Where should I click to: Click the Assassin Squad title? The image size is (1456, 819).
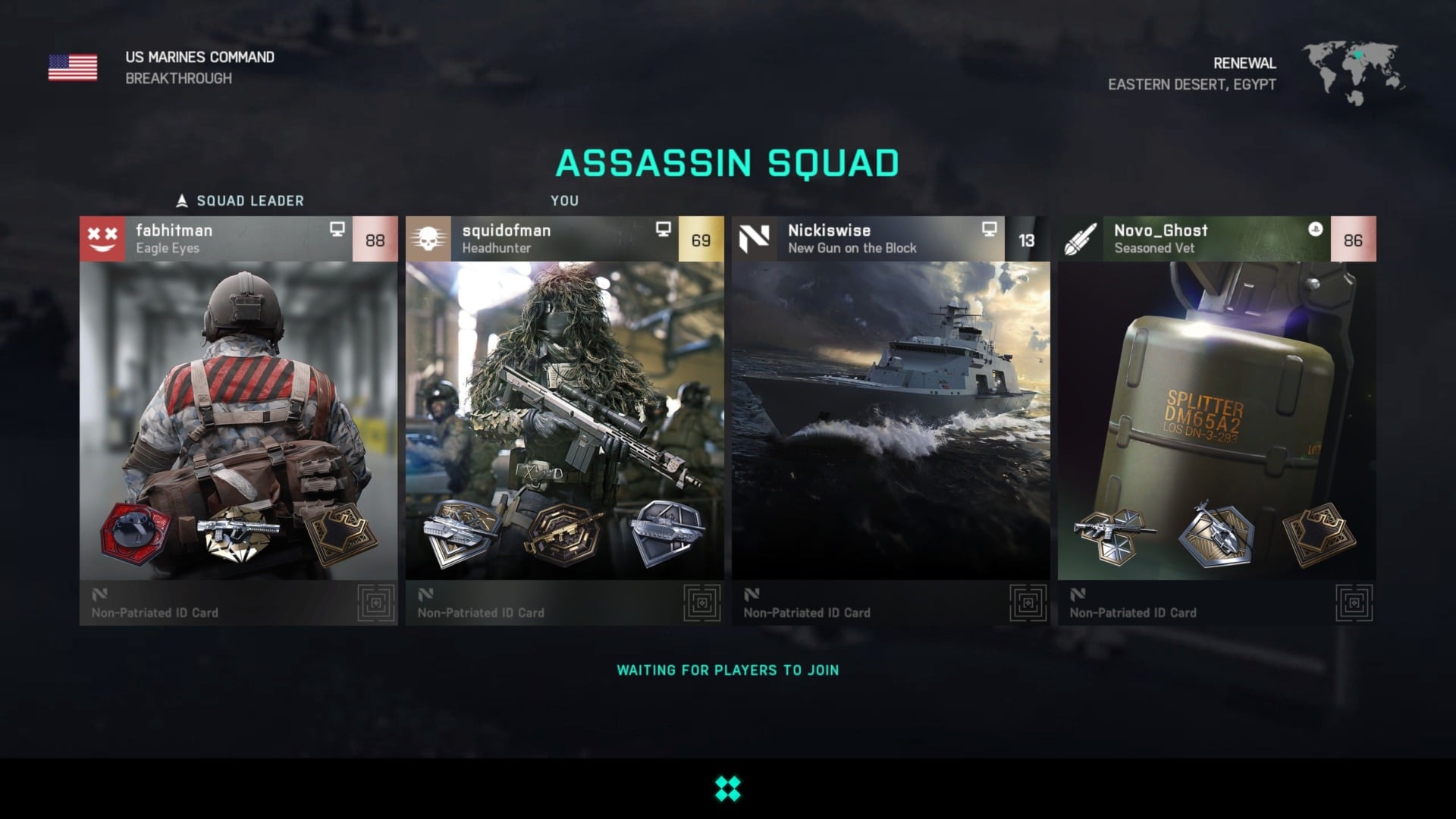(x=728, y=162)
